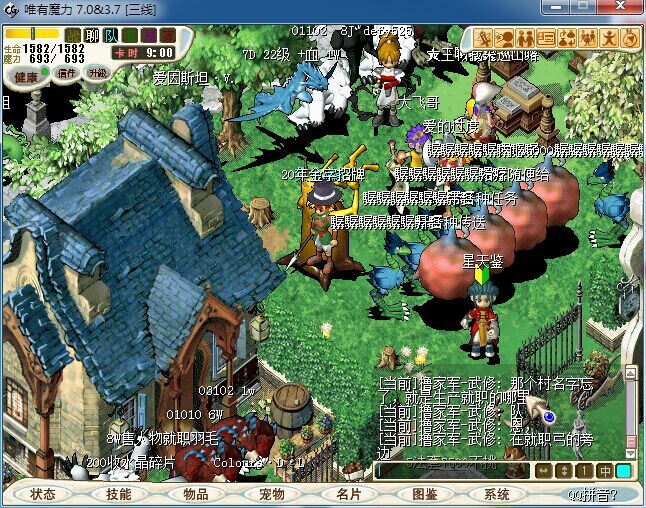Open the 技能 skills menu

point(119,494)
